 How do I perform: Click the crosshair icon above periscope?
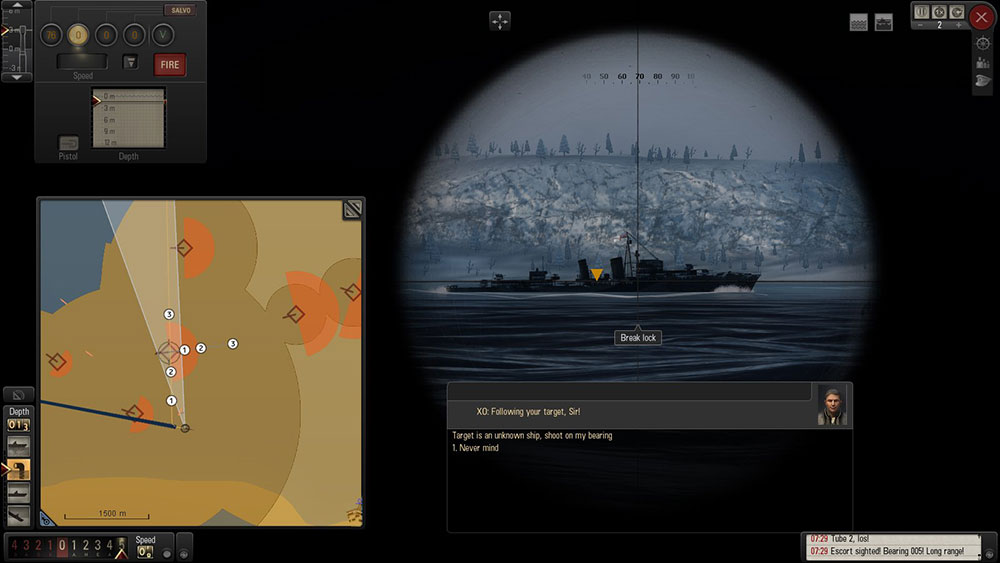point(500,21)
